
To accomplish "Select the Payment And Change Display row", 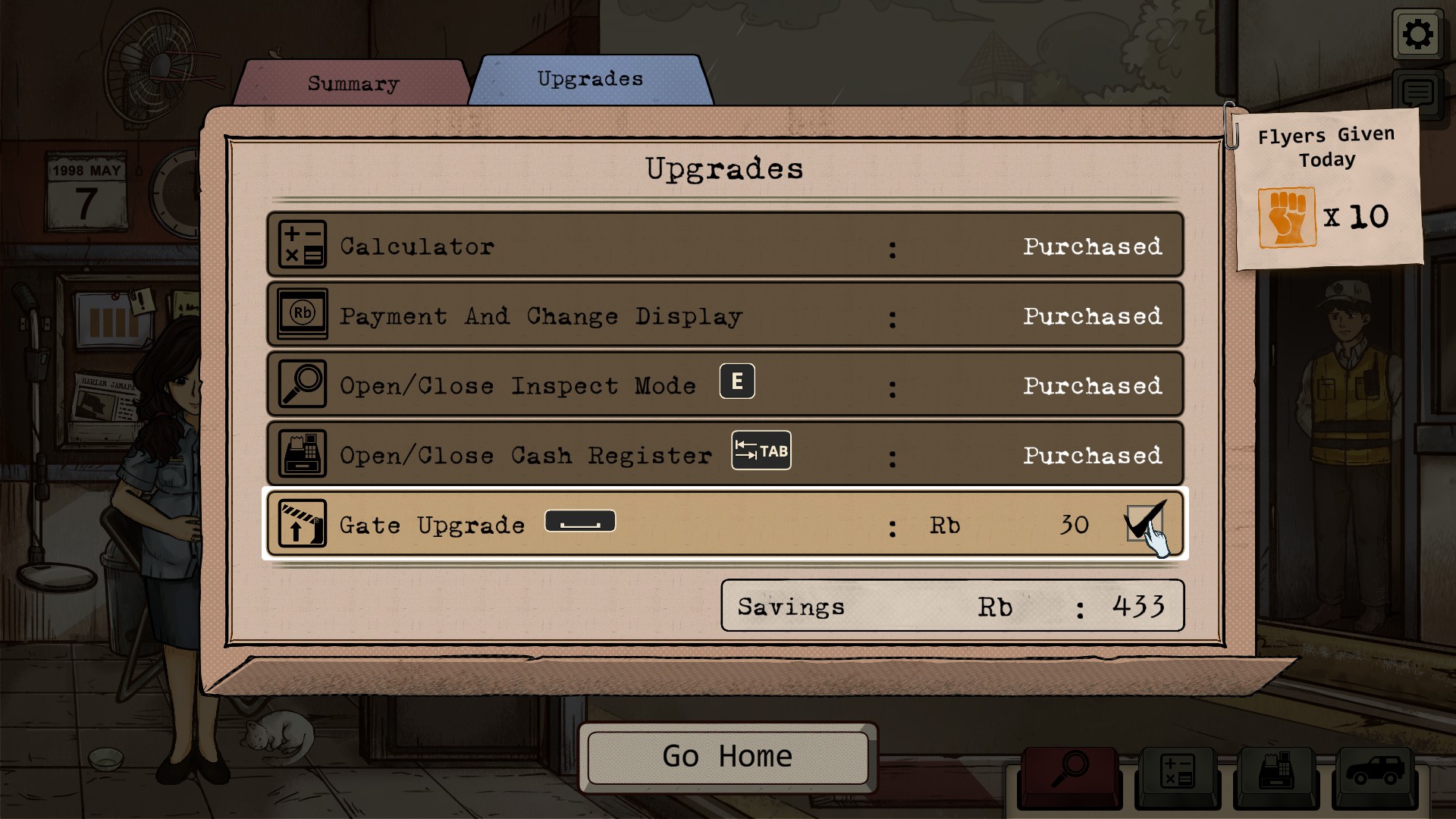I will (724, 315).
